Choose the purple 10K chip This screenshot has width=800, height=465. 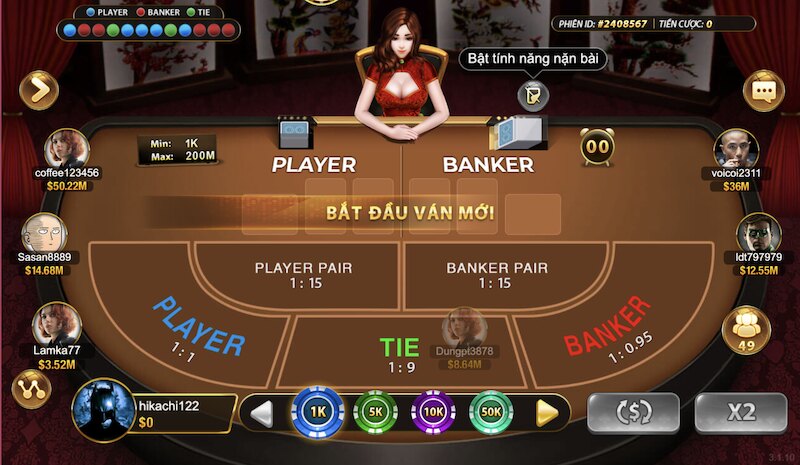coord(433,411)
